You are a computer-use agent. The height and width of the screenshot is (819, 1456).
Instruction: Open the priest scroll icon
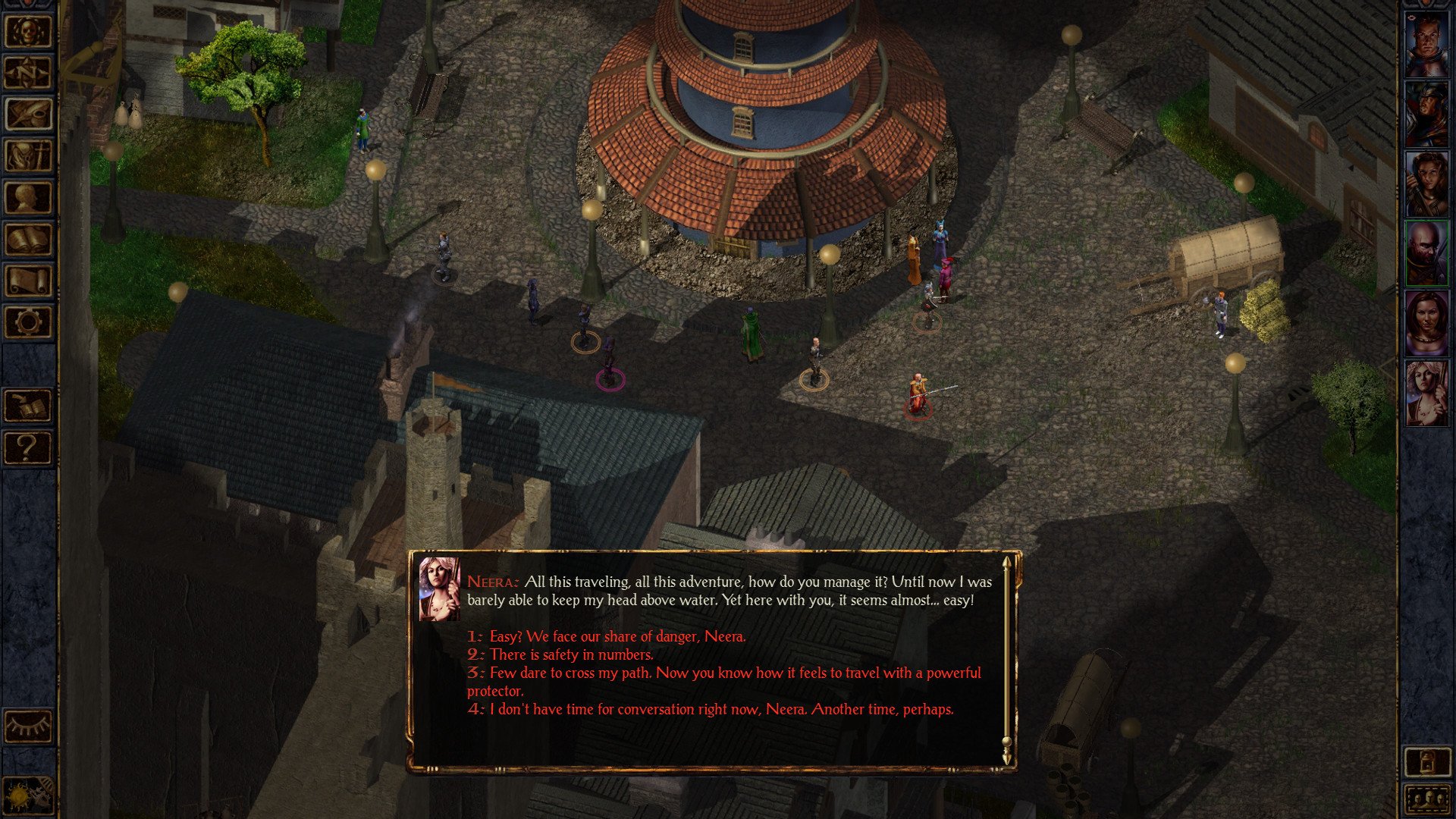pyautogui.click(x=29, y=281)
